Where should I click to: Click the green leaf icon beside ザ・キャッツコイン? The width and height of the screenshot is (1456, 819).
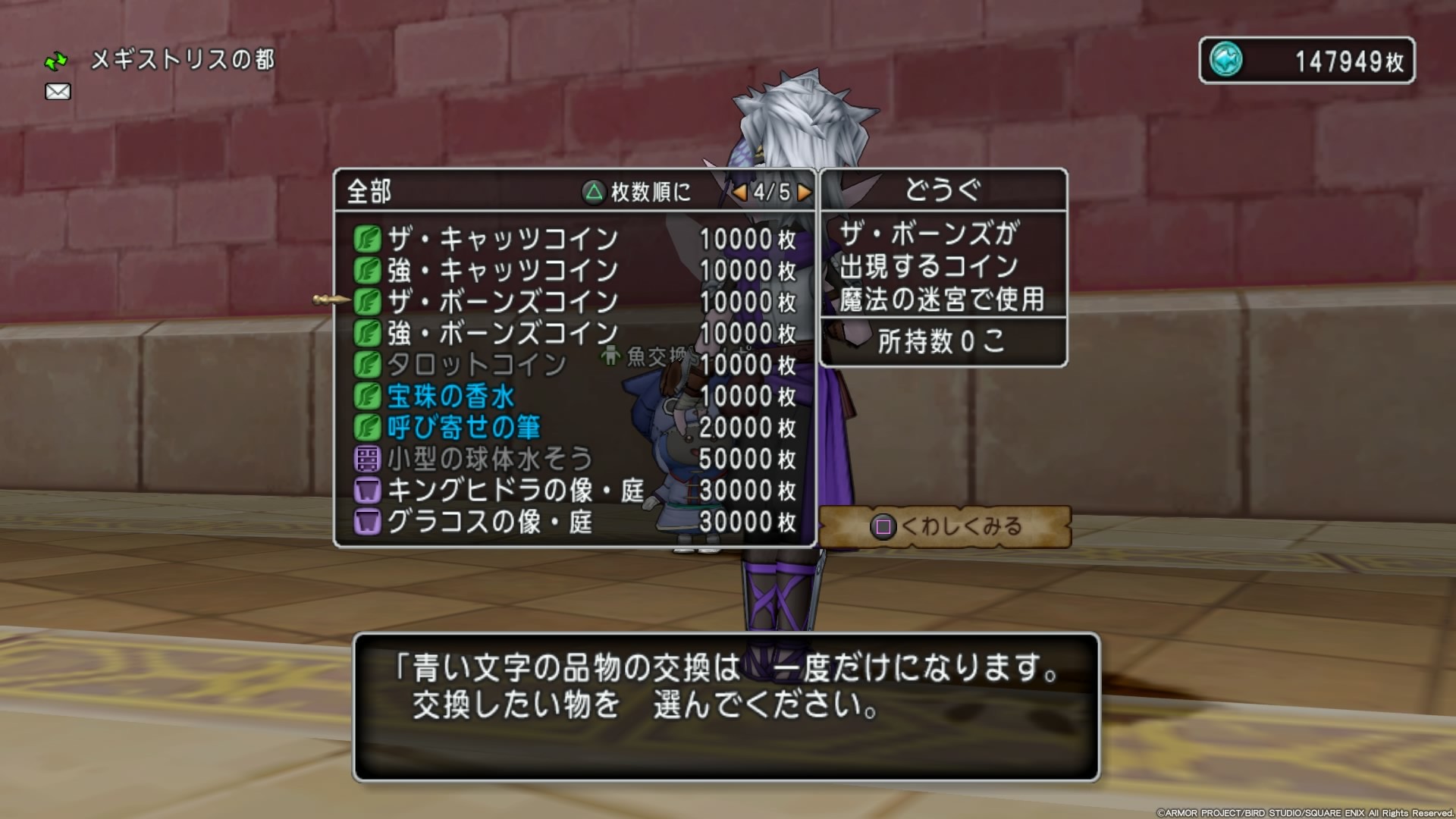click(x=369, y=239)
